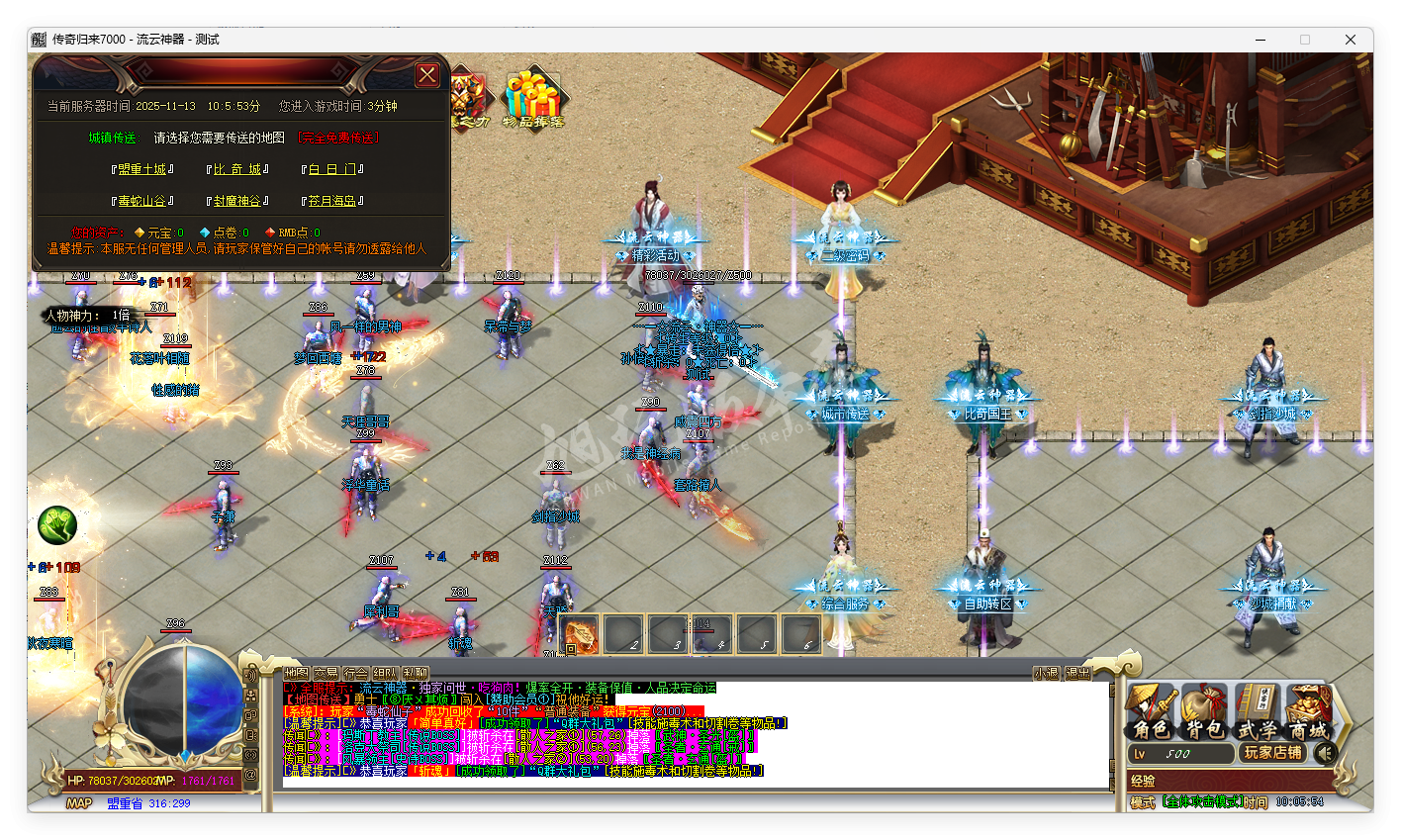Screen dimensions: 1401x840
Task: Toggle the 全体攻击模式 attack mode
Action: point(1202,801)
